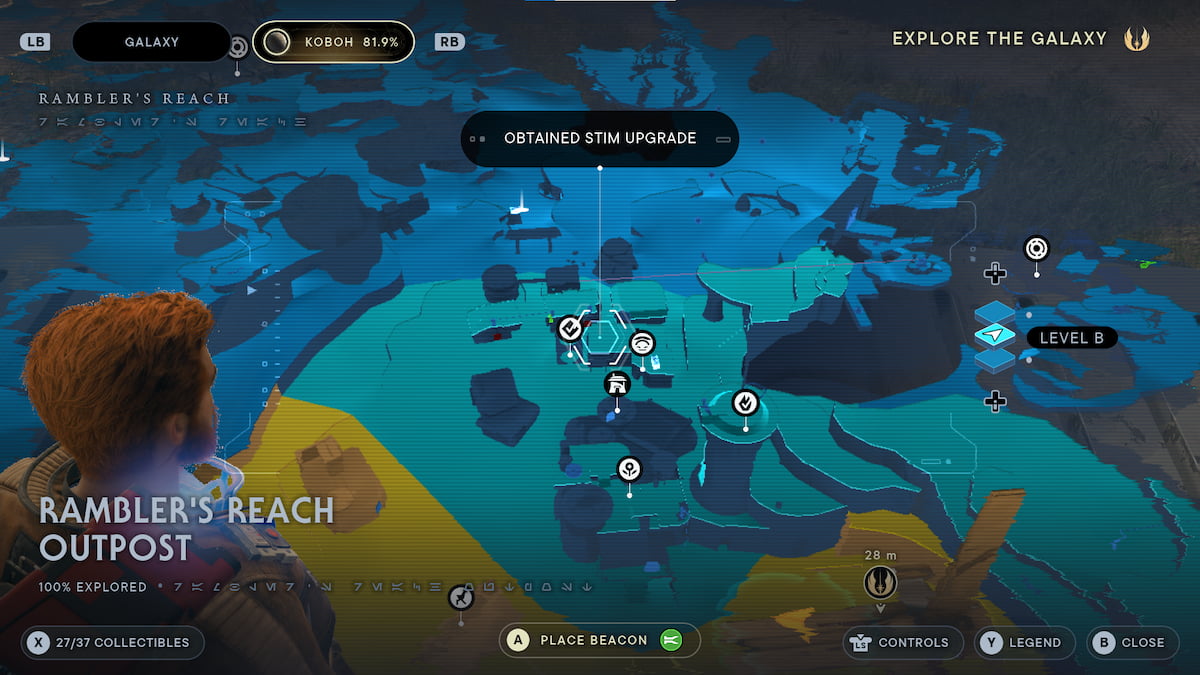Click the concentric-ring marker above Level B
The image size is (1200, 675).
click(x=1036, y=247)
